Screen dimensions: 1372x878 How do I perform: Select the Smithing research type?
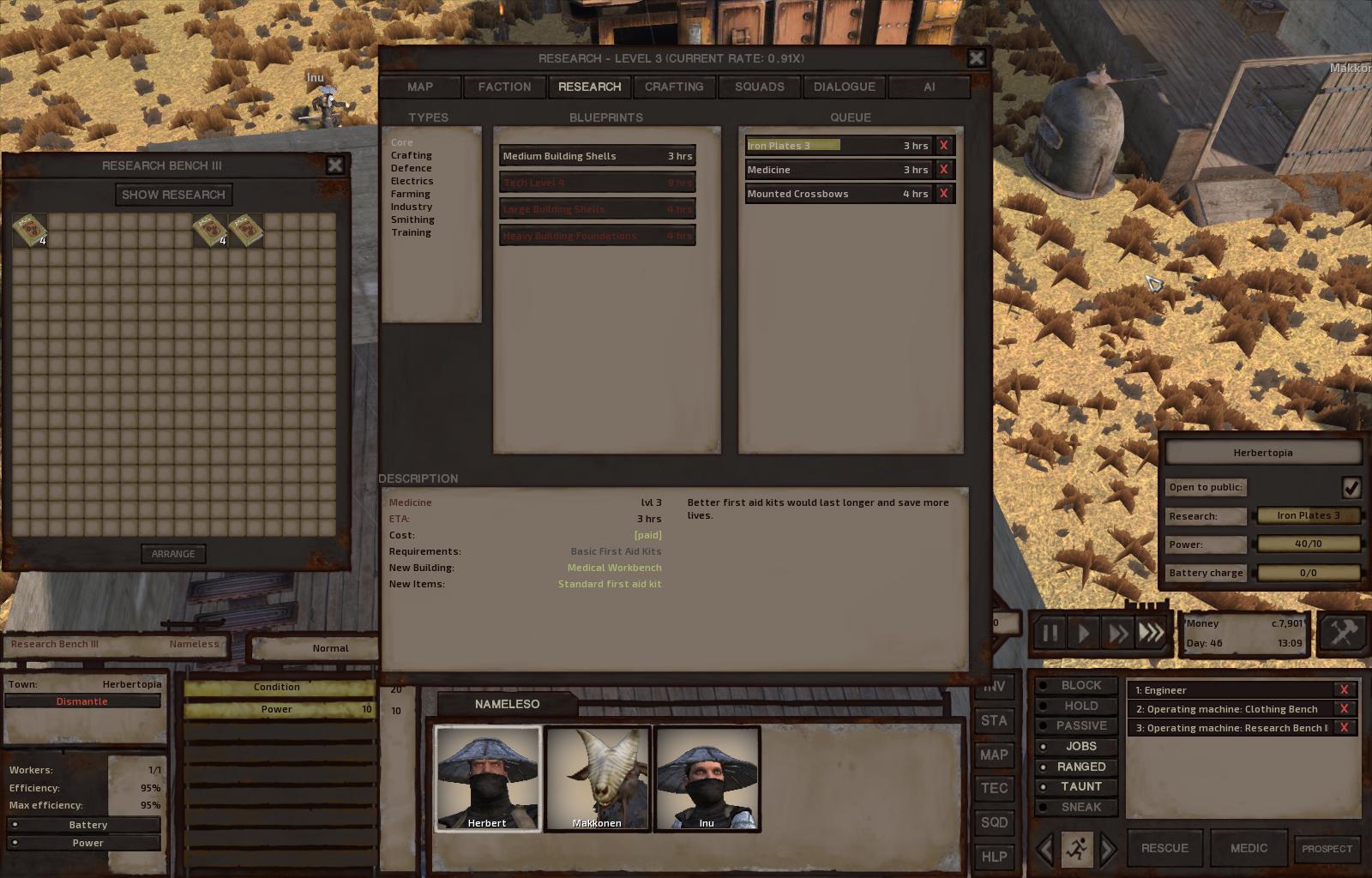(412, 219)
